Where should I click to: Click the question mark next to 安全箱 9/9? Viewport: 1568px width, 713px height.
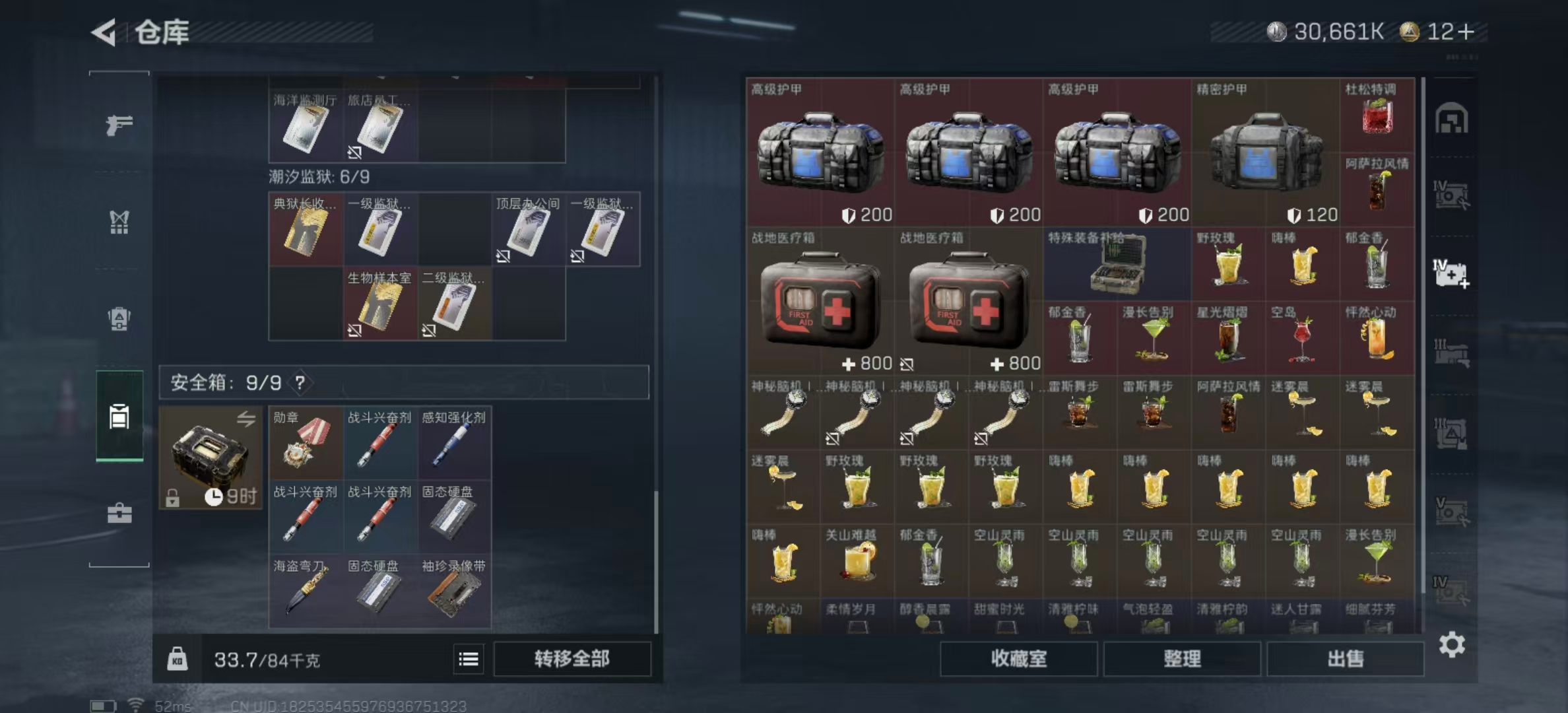click(300, 383)
